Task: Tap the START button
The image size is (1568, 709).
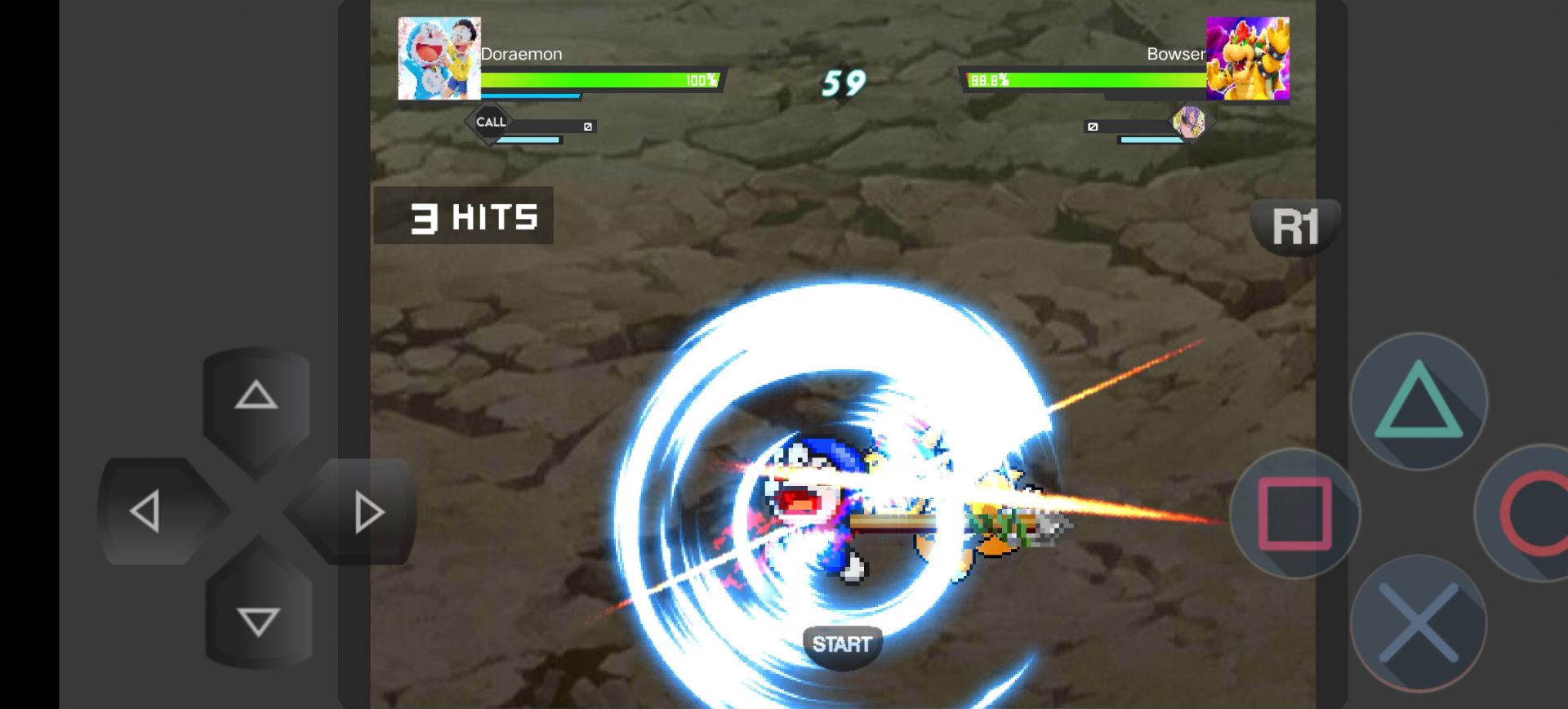Action: [842, 644]
